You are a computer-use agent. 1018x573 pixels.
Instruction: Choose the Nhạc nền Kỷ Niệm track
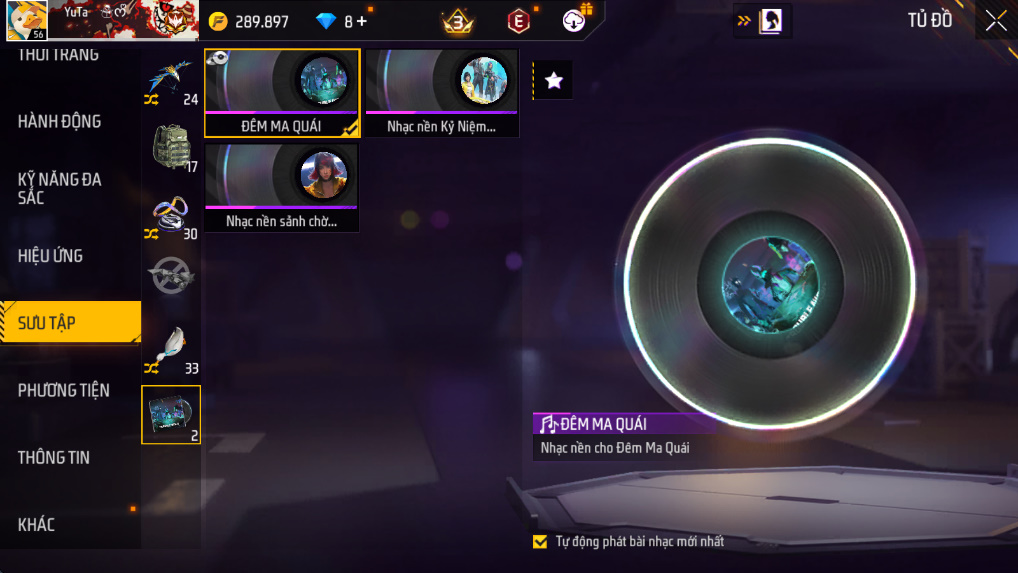click(x=442, y=93)
